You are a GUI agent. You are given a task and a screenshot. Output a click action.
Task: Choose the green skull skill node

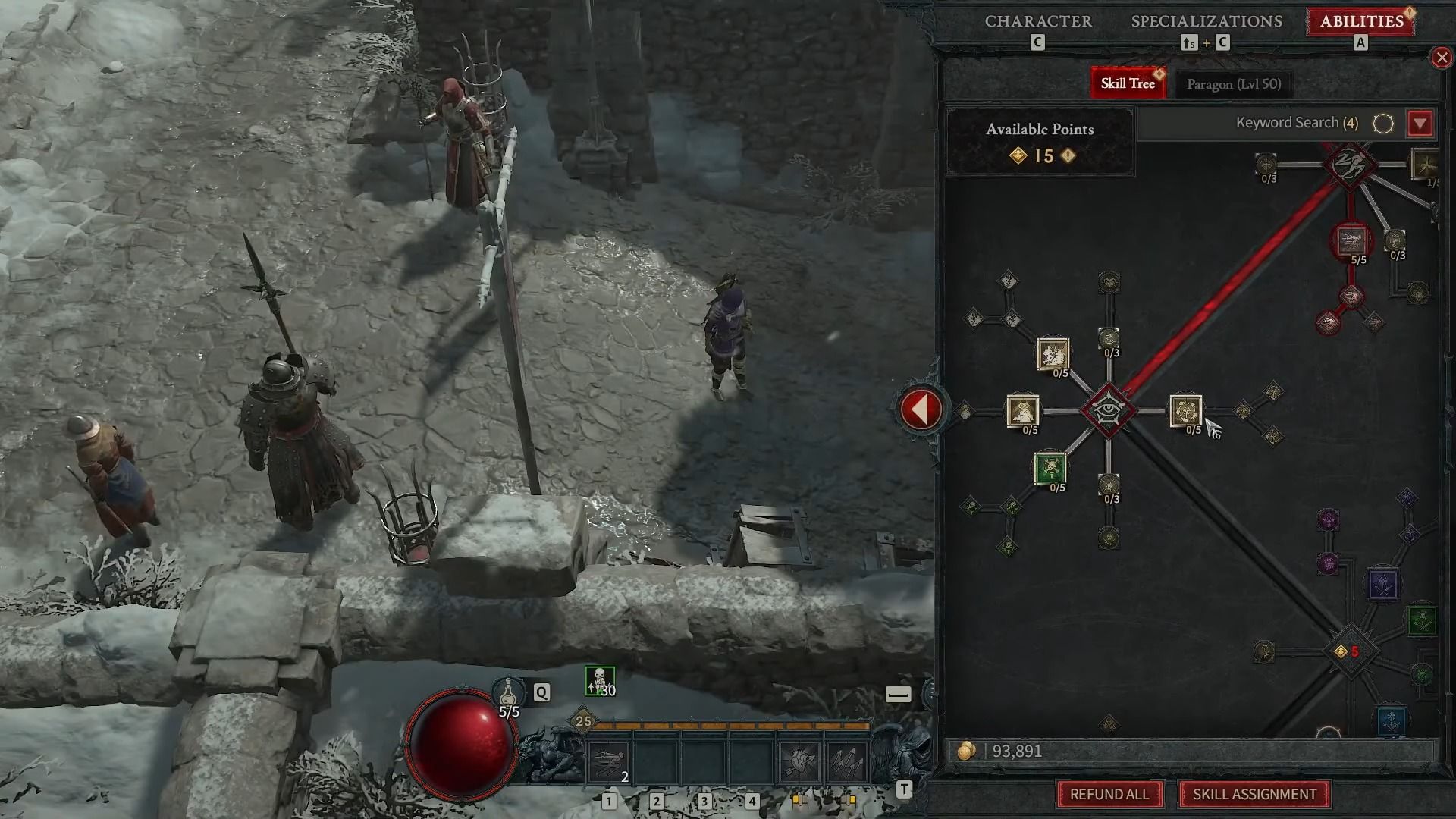tap(1050, 468)
